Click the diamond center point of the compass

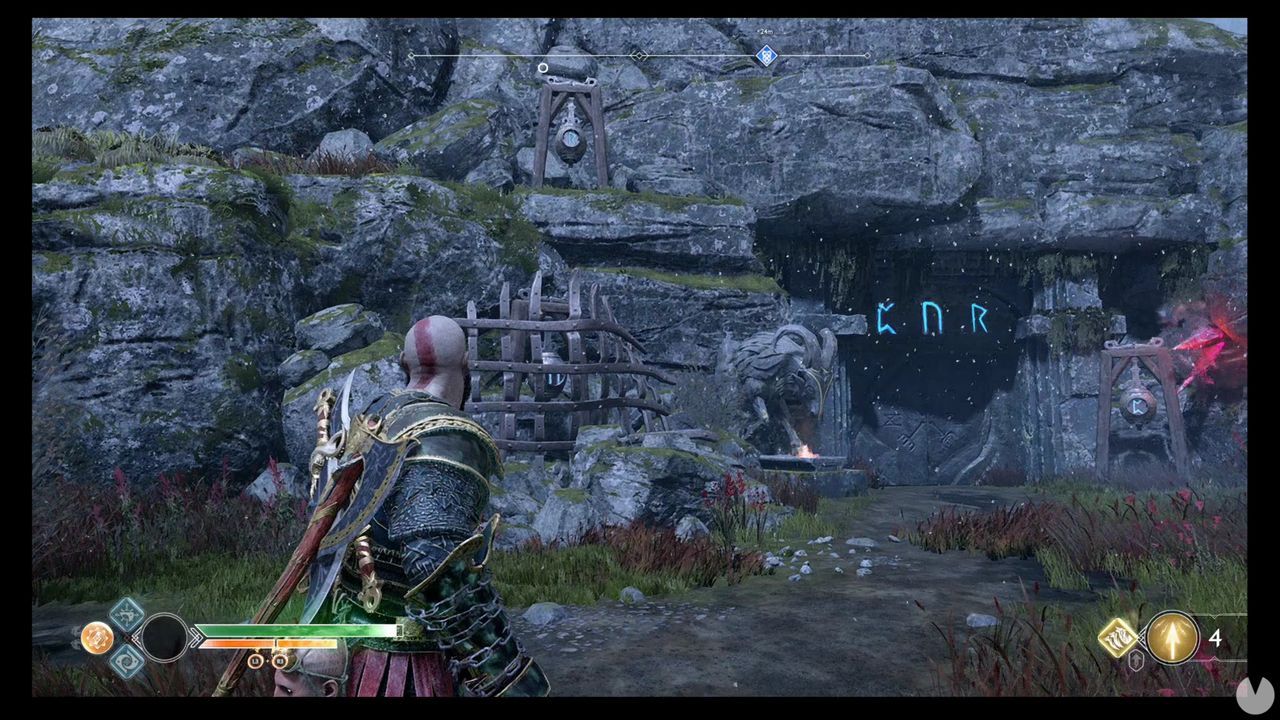638,56
